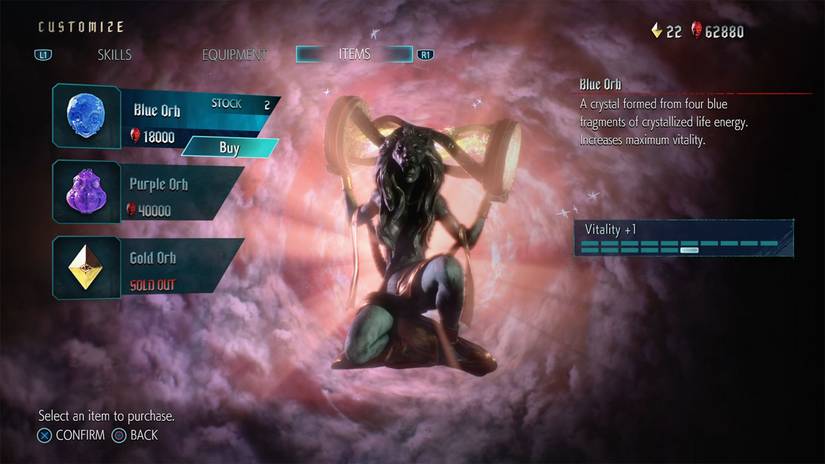Select the Items tab
Viewport: 825px width, 464px height.
[354, 54]
